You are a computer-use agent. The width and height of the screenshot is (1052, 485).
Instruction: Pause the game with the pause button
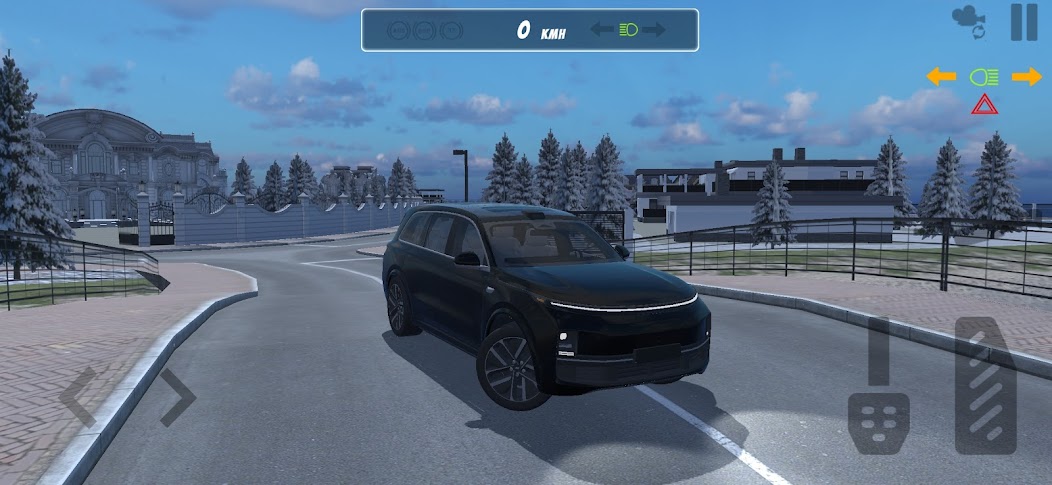1023,21
